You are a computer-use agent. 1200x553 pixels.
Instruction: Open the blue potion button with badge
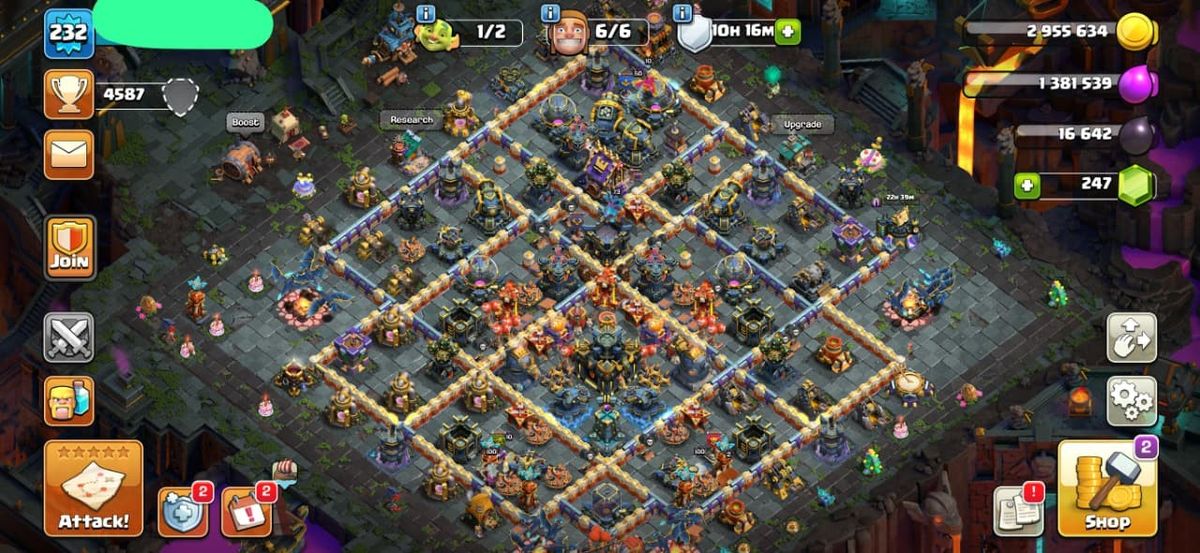(183, 512)
